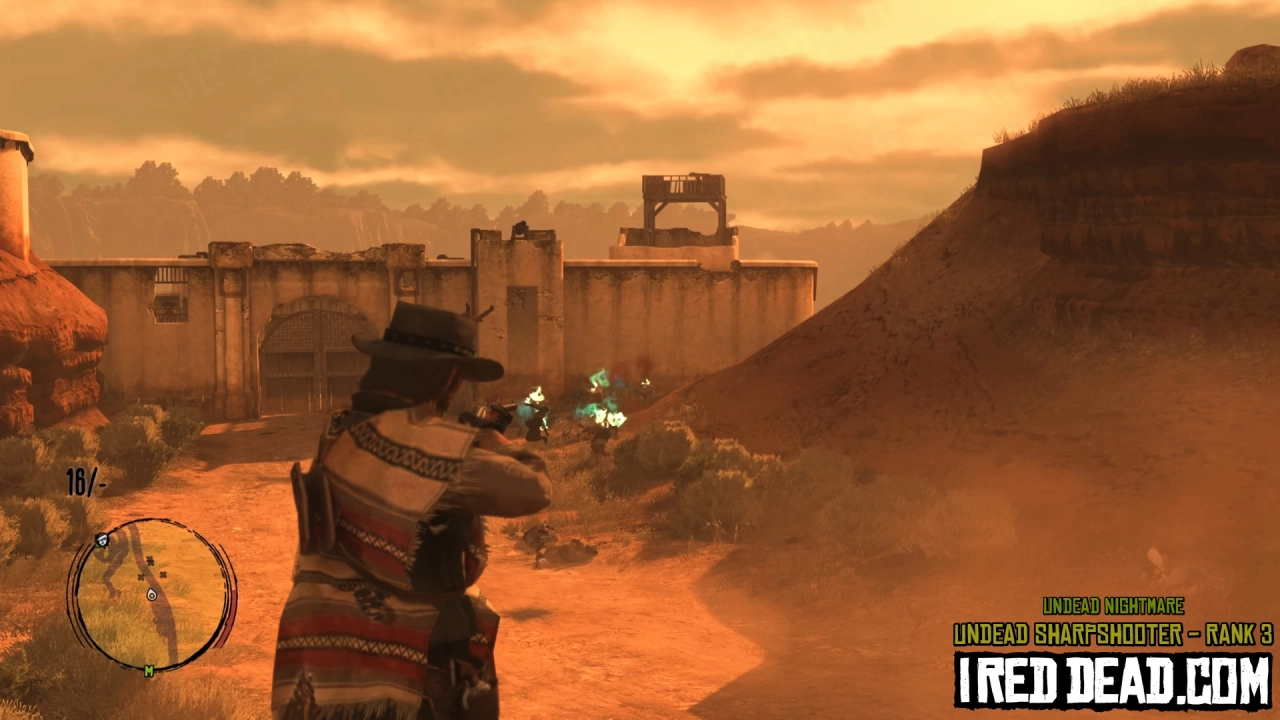Click the UNDEAD NIGHTMARE title text
Image resolution: width=1280 pixels, height=720 pixels.
tap(1113, 603)
